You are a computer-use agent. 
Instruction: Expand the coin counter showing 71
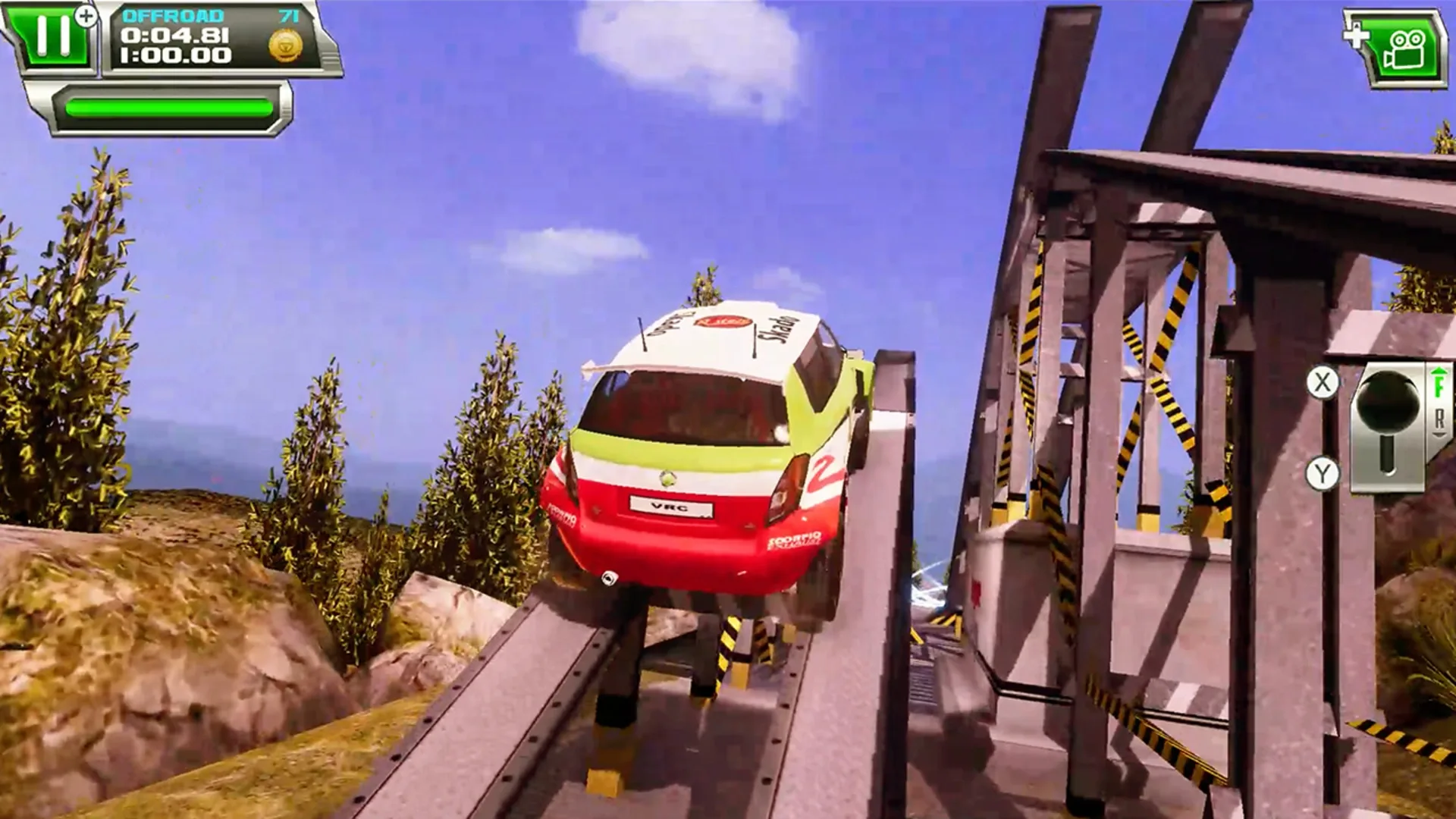[287, 17]
